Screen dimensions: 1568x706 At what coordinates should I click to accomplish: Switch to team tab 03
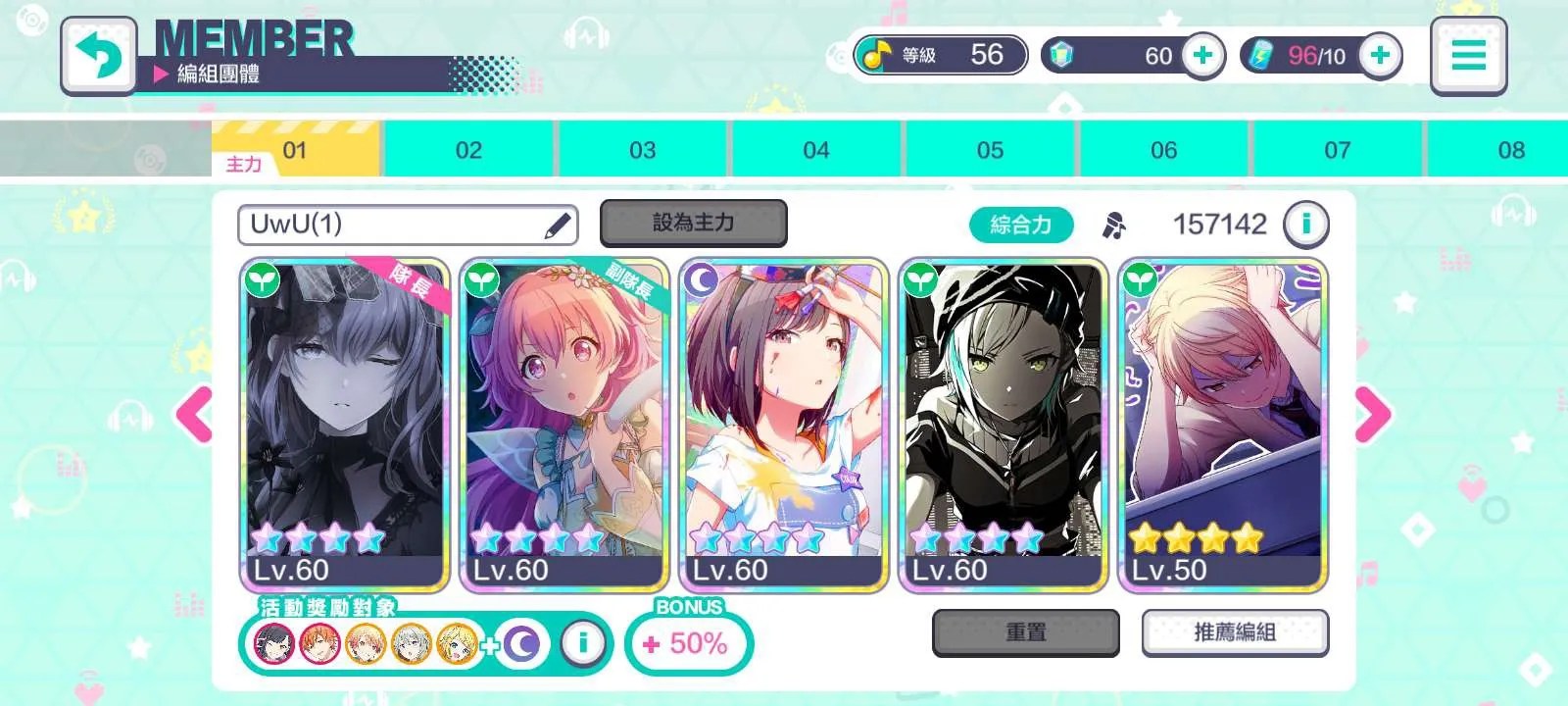[642, 150]
